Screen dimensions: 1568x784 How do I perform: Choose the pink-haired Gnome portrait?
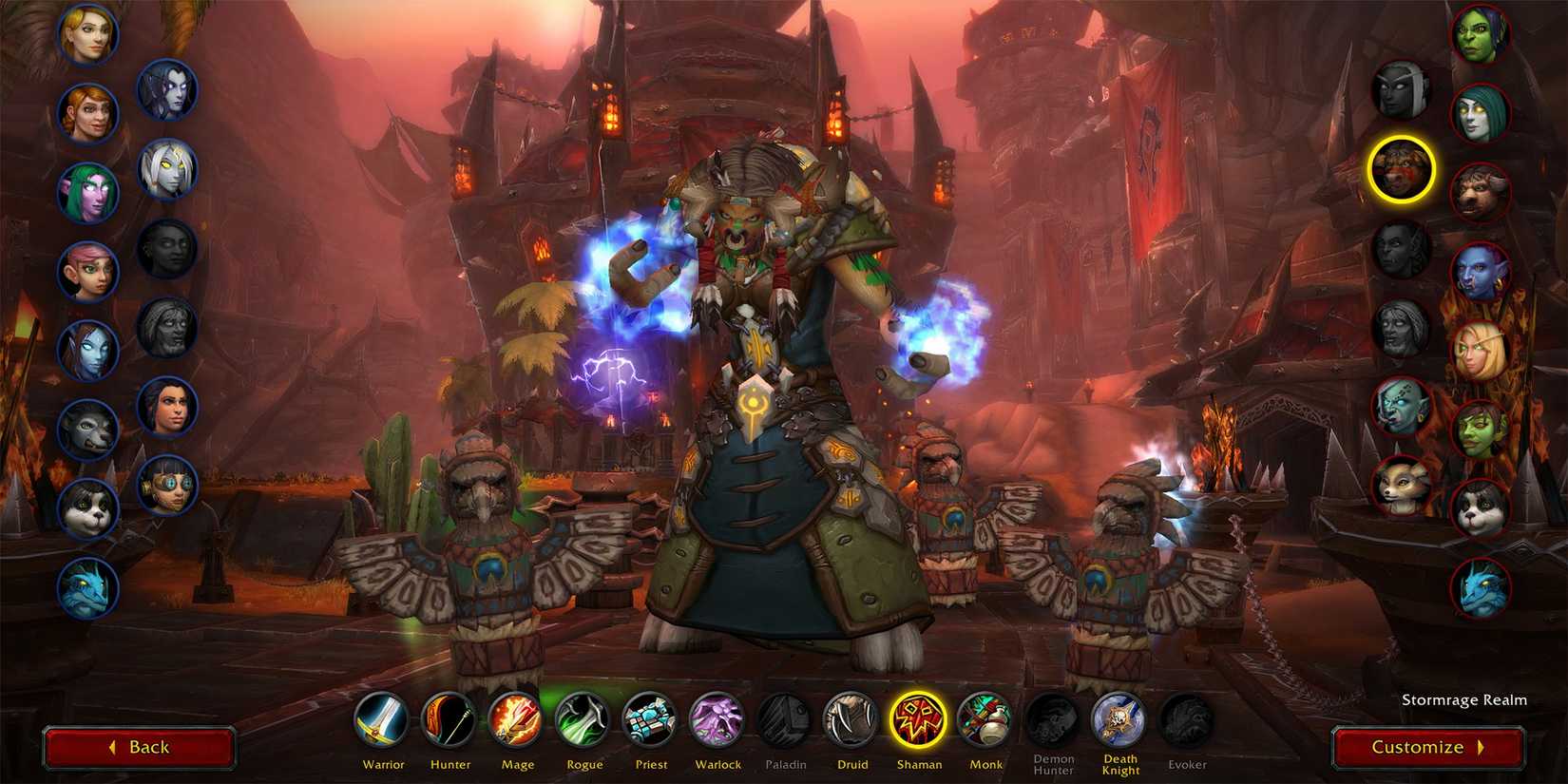tap(88, 271)
